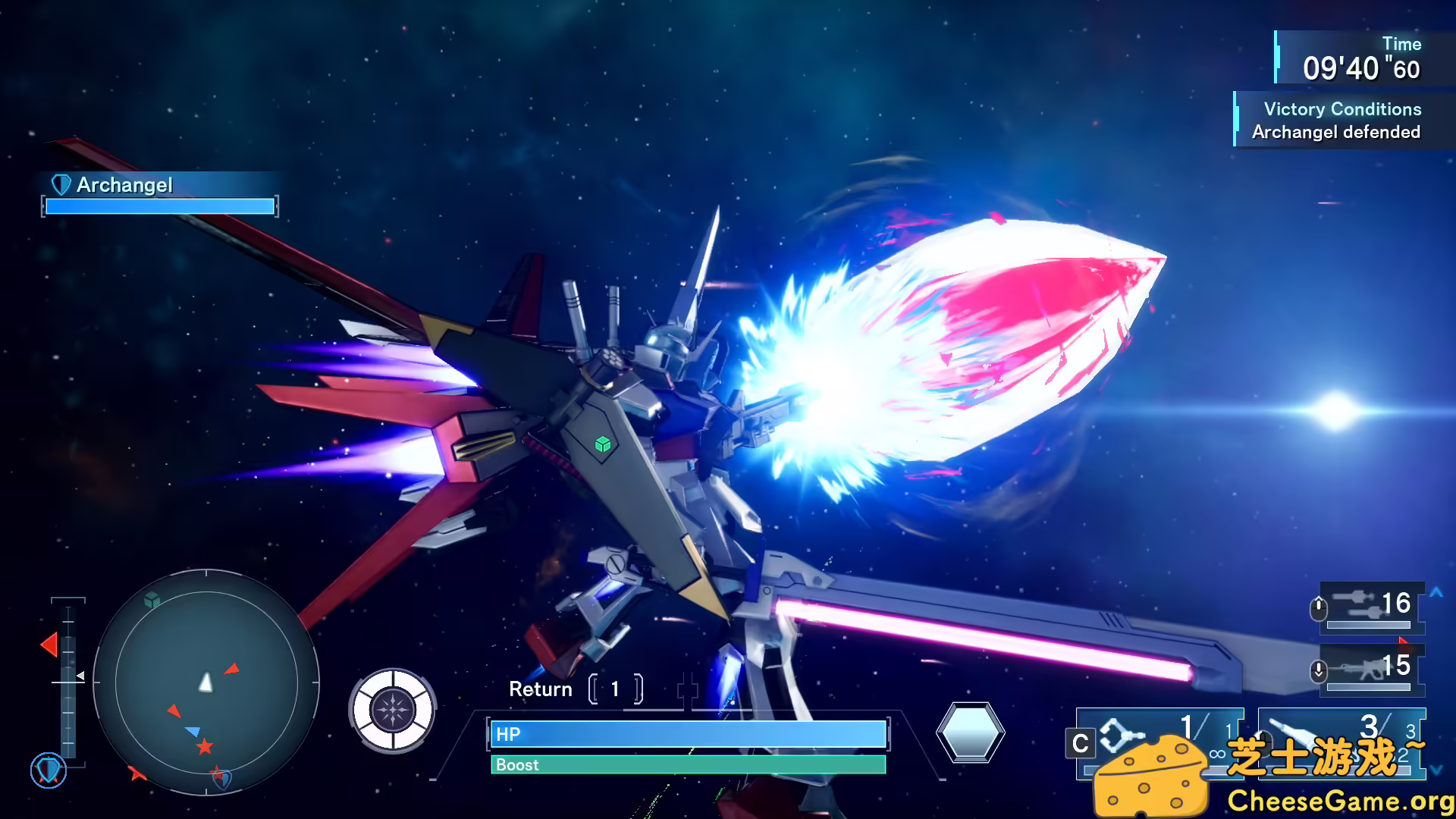The image size is (1456, 819).
Task: Select the machine gun weapon slot showing 15 ammo
Action: [x=1369, y=670]
